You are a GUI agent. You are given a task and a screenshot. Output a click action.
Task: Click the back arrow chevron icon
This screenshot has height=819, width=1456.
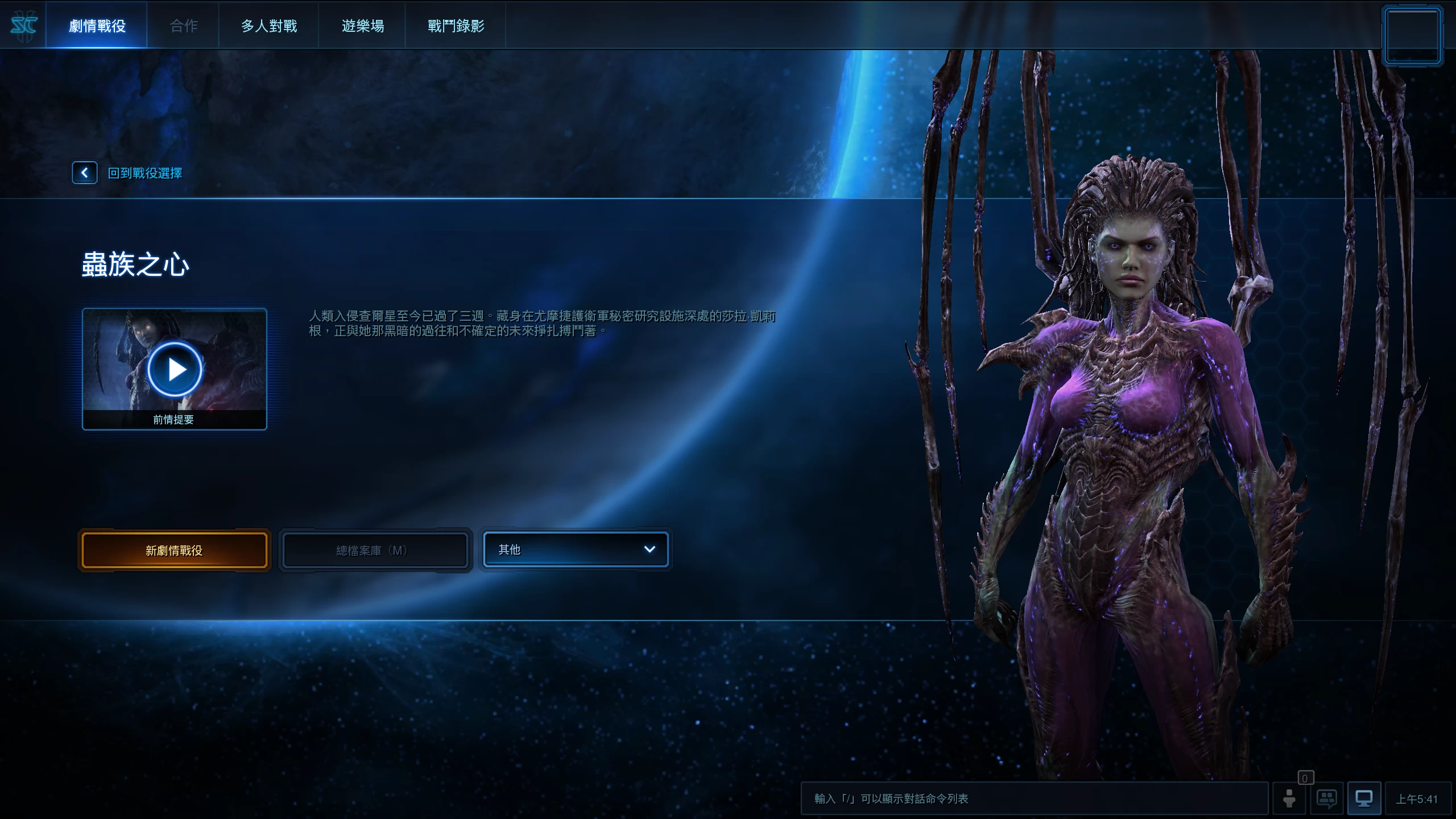coord(85,172)
